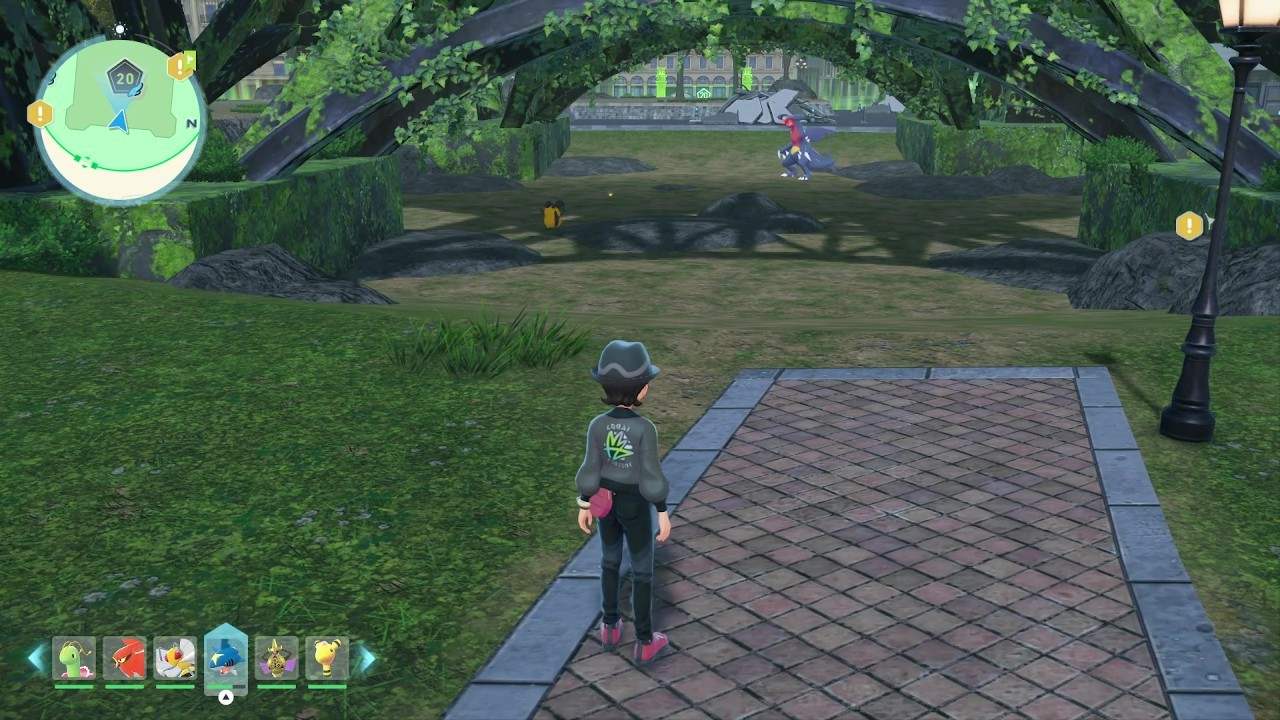
Task: Choose the red bird Pokémon slot
Action: click(124, 658)
